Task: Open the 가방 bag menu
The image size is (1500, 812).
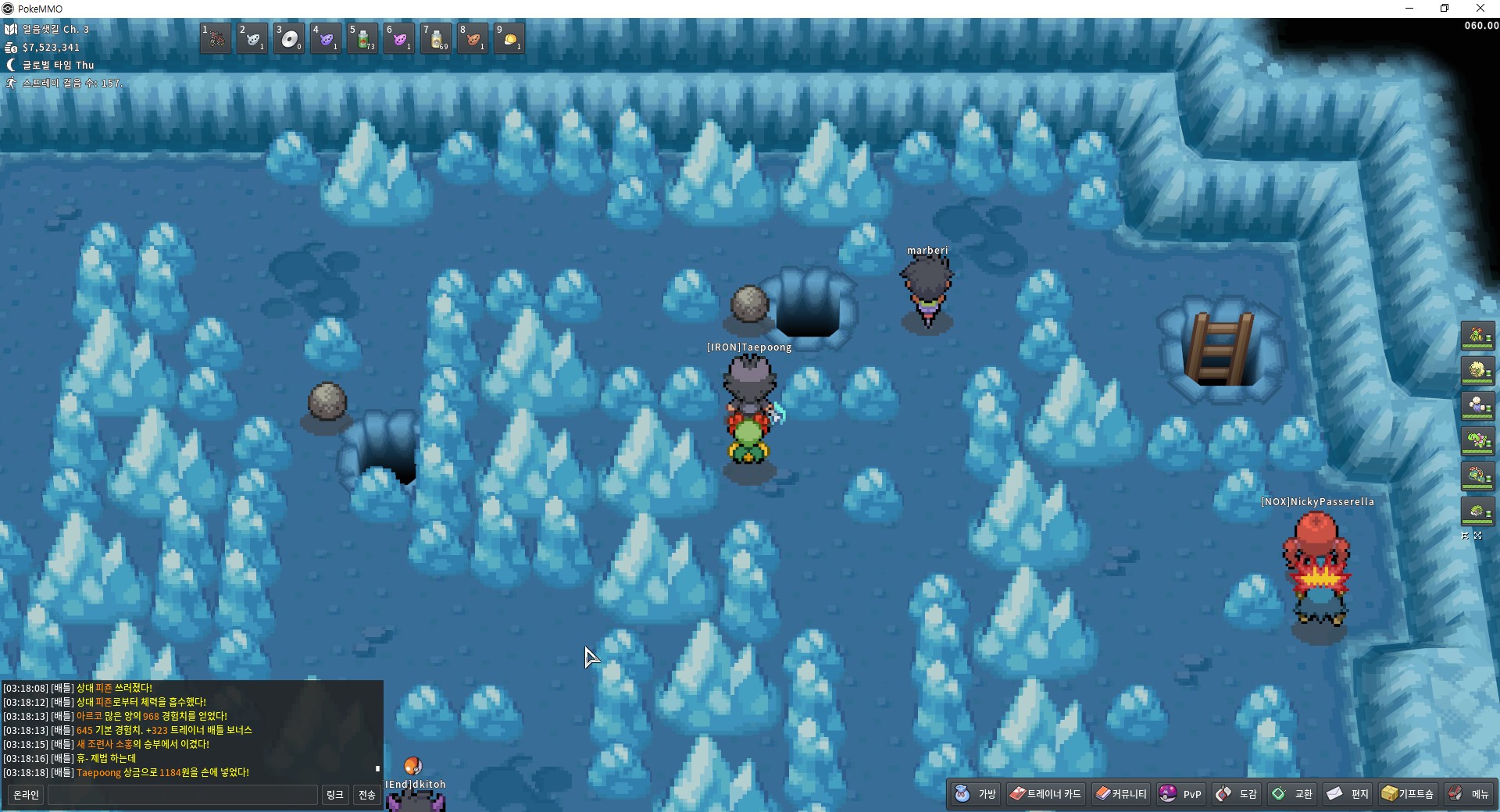Action: pos(977,794)
